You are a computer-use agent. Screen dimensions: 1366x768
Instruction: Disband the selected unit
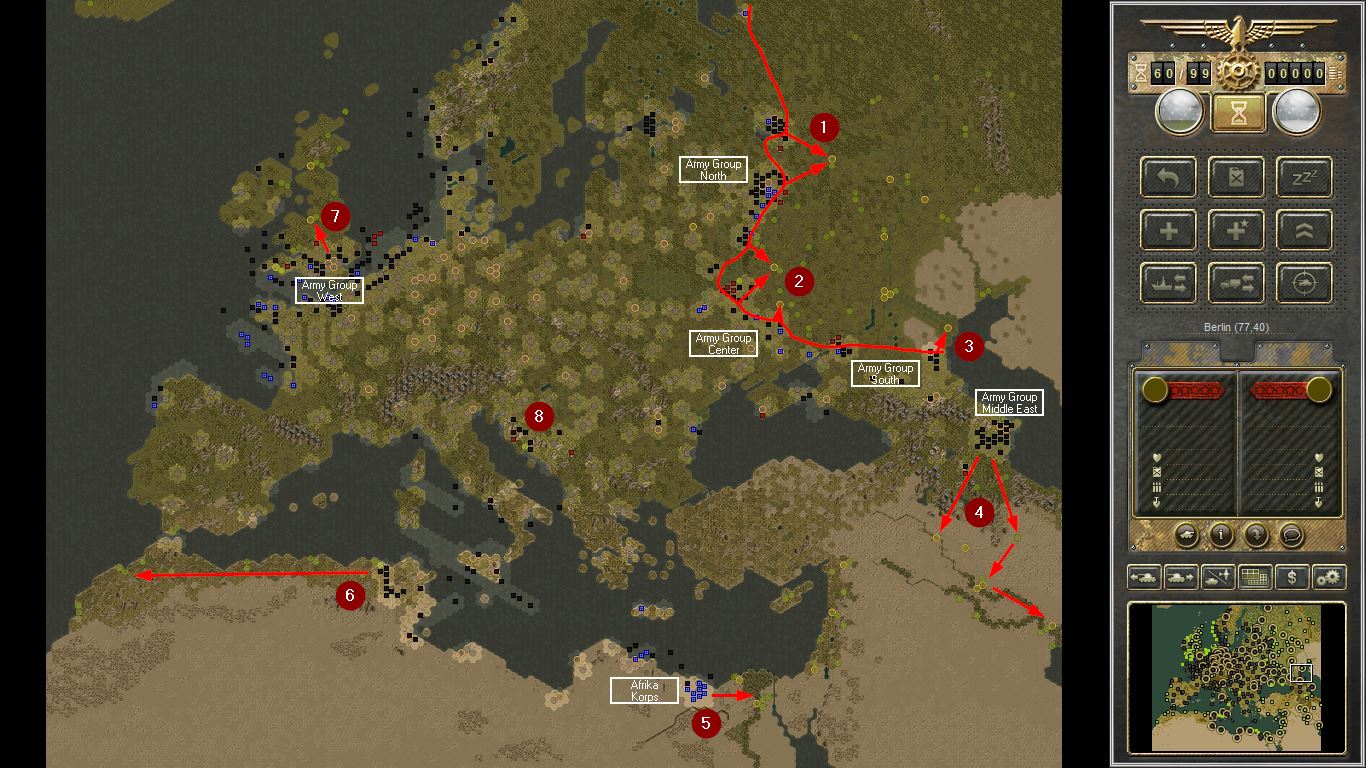coord(1236,177)
